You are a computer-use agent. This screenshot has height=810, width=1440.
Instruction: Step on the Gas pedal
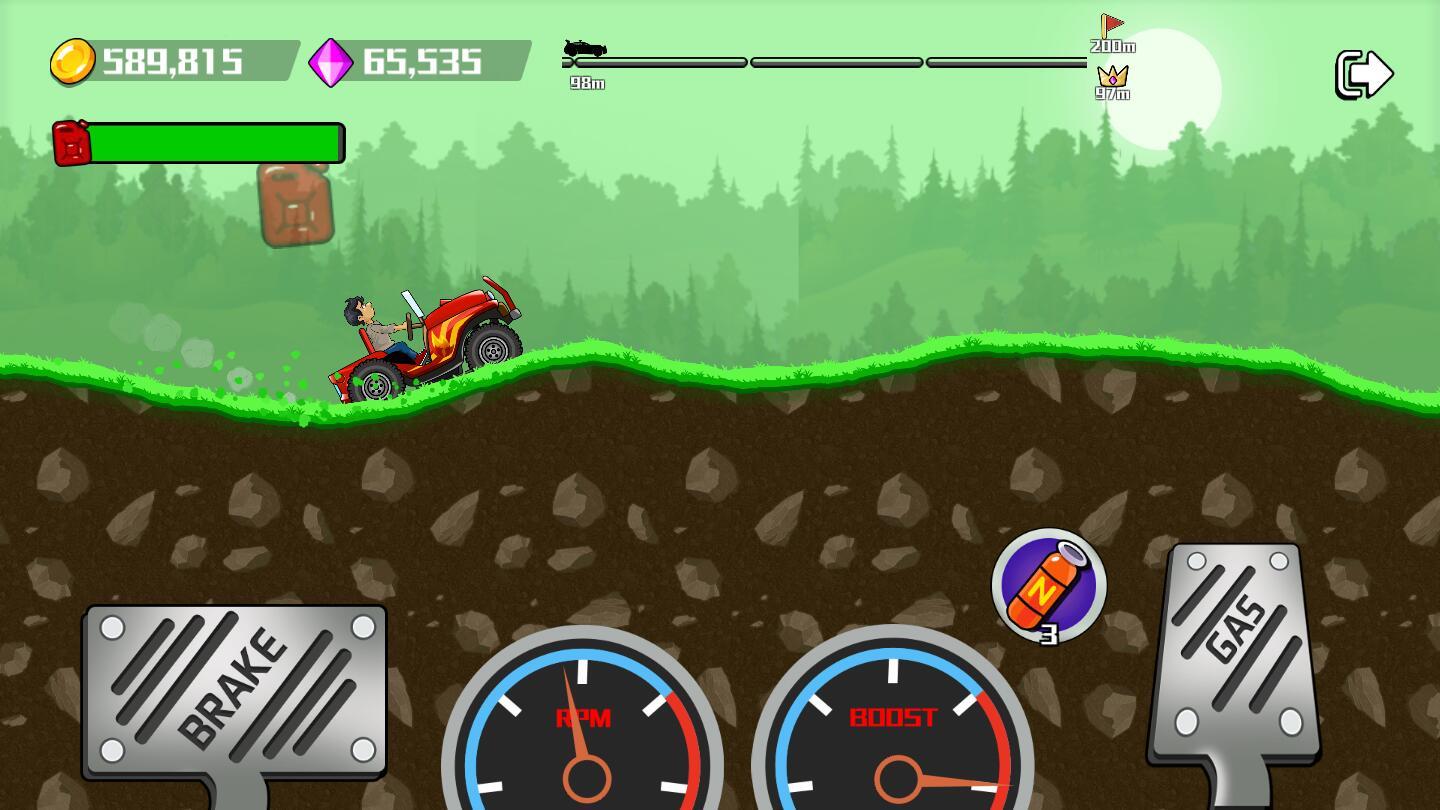1237,652
